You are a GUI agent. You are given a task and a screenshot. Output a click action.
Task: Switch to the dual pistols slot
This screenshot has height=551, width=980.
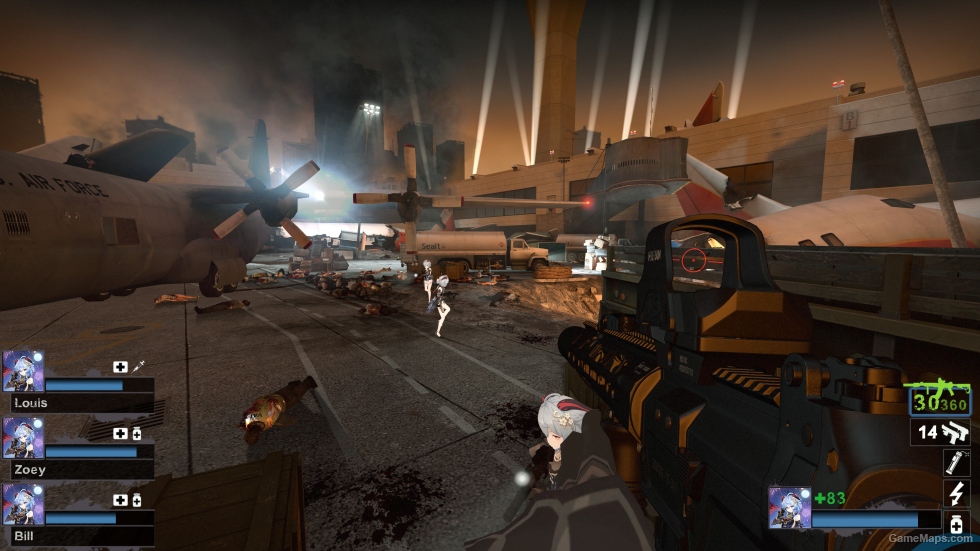(941, 432)
